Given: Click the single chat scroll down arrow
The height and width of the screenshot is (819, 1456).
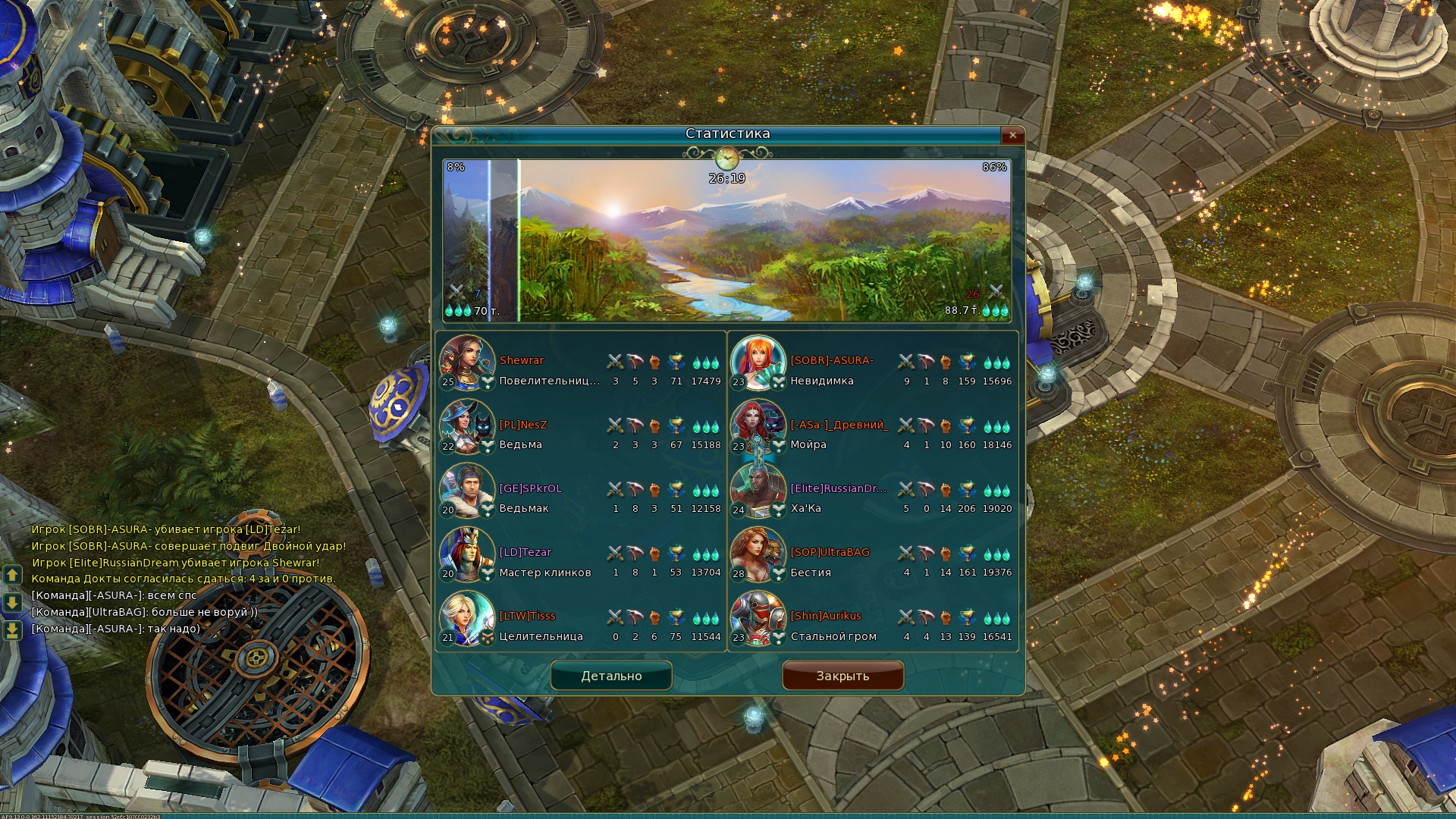Looking at the screenshot, I should 12,603.
